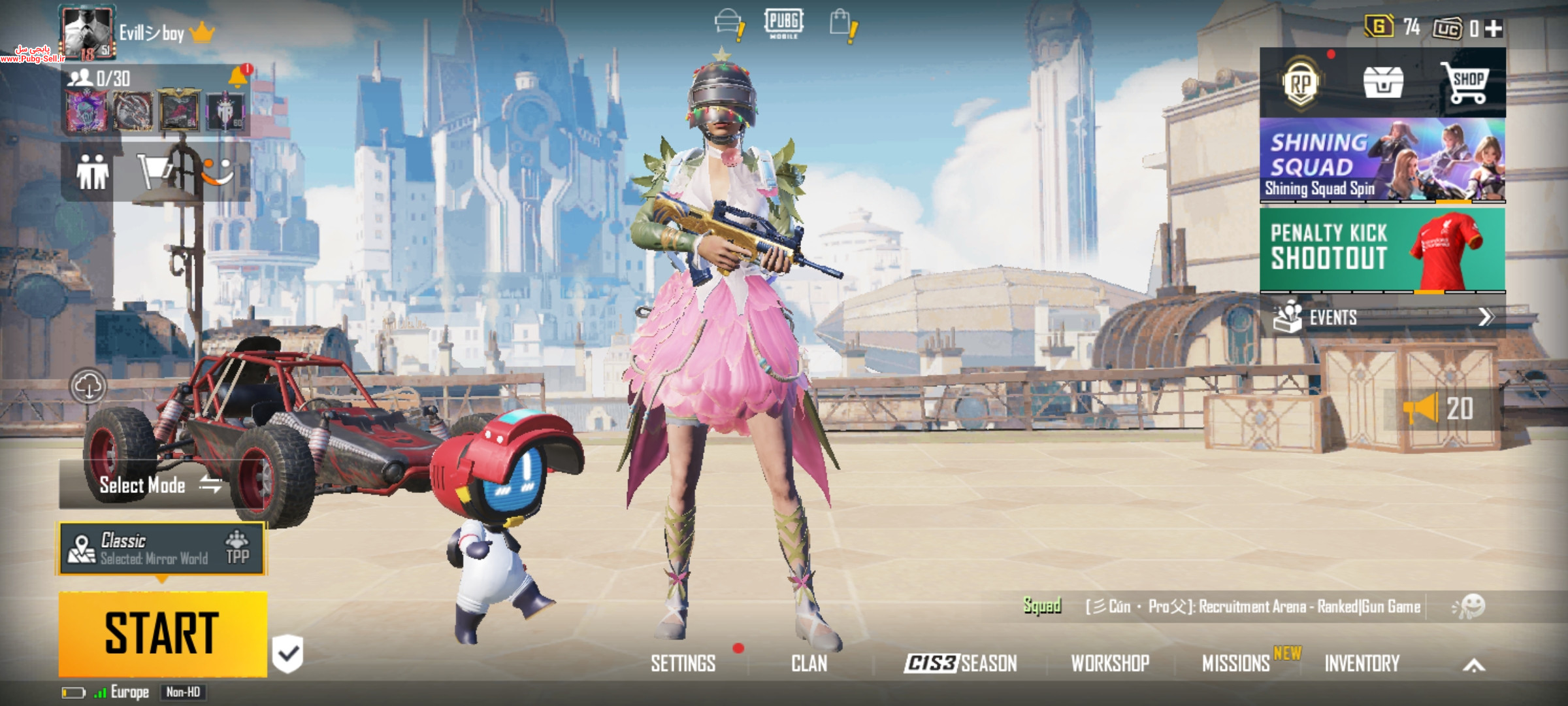1568x706 pixels.
Task: Open the MISSIONS menu
Action: click(x=1235, y=664)
